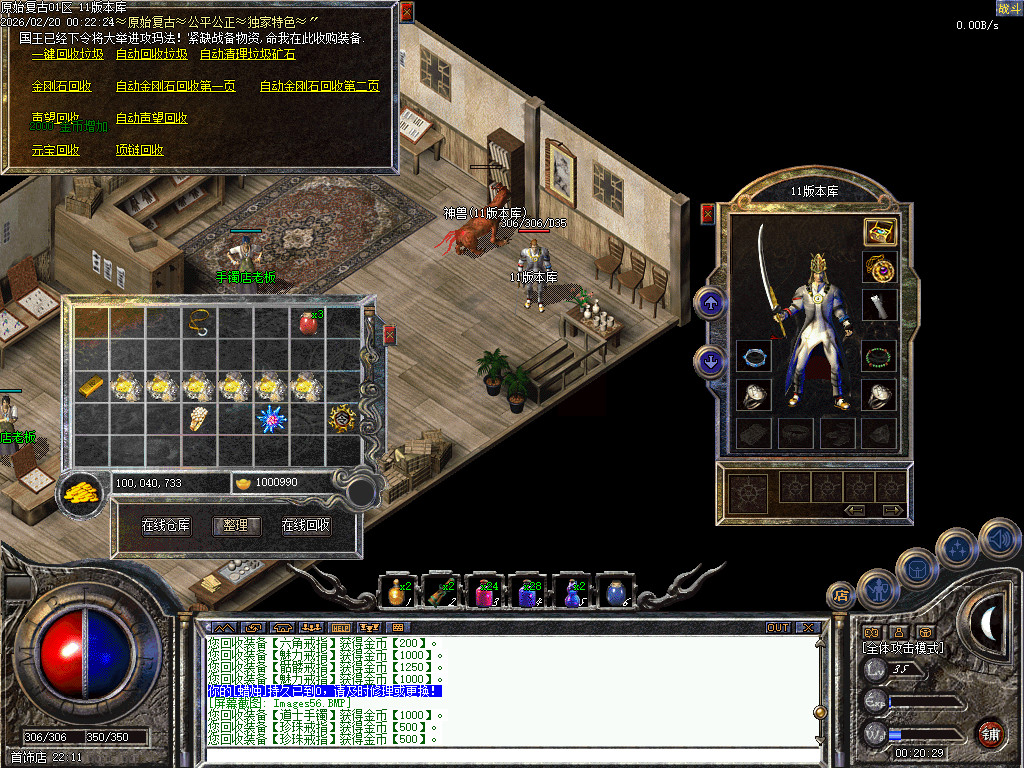Select the 一键回收垃圾 option
The image size is (1024, 768).
point(67,55)
